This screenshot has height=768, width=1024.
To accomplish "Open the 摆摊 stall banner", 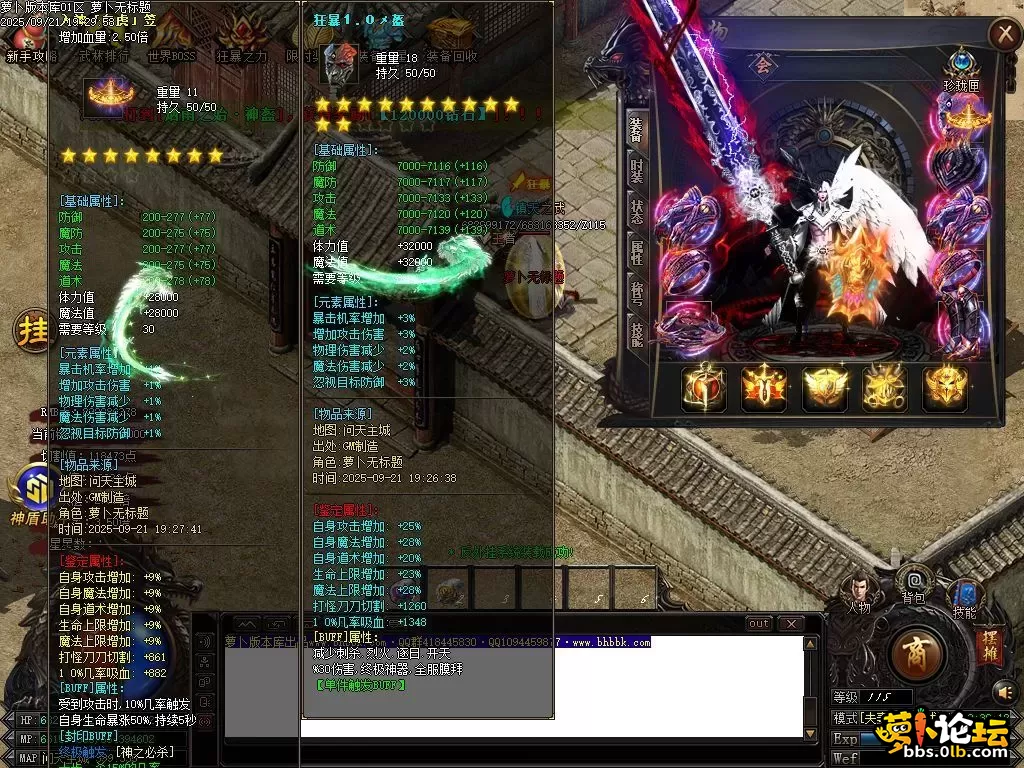I will click(989, 647).
